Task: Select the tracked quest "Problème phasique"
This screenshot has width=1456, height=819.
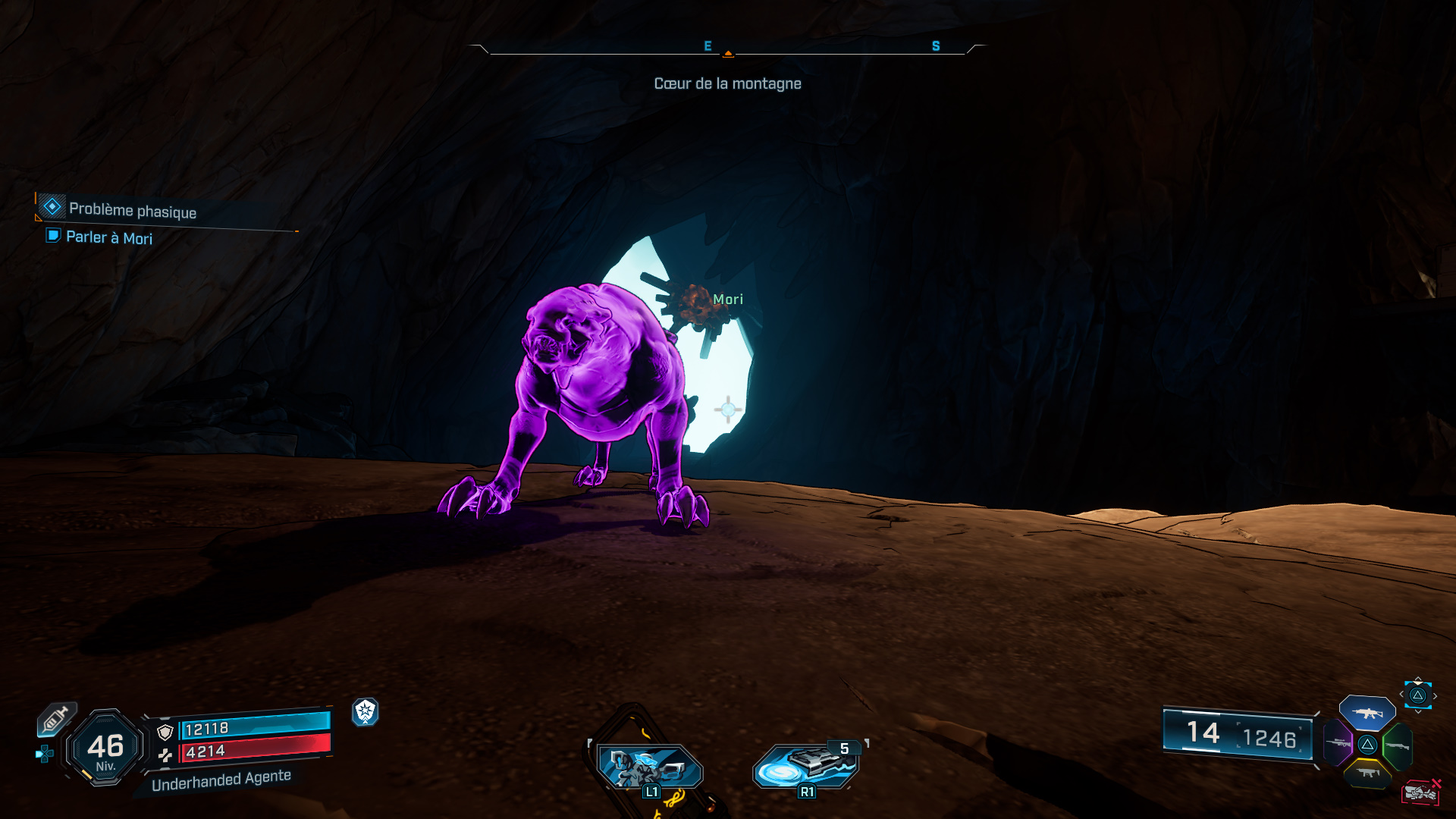Action: 132,210
